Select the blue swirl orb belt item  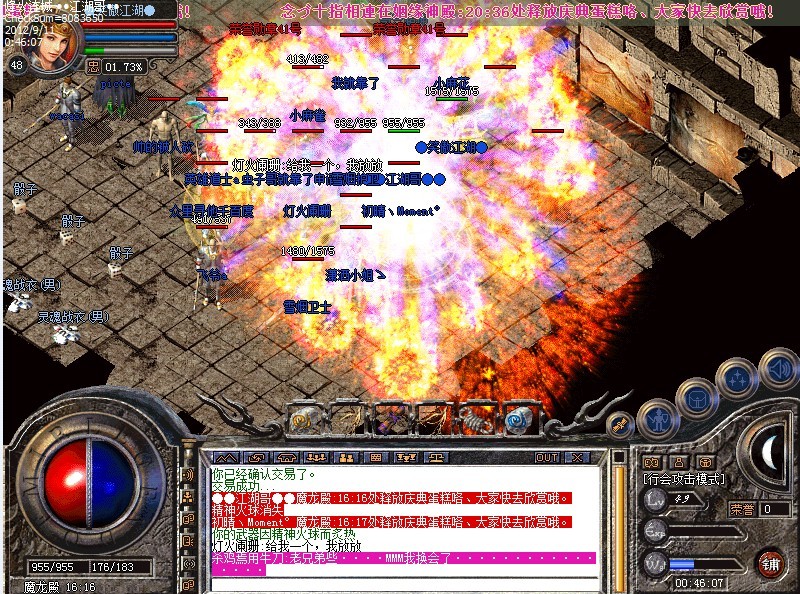(x=516, y=418)
